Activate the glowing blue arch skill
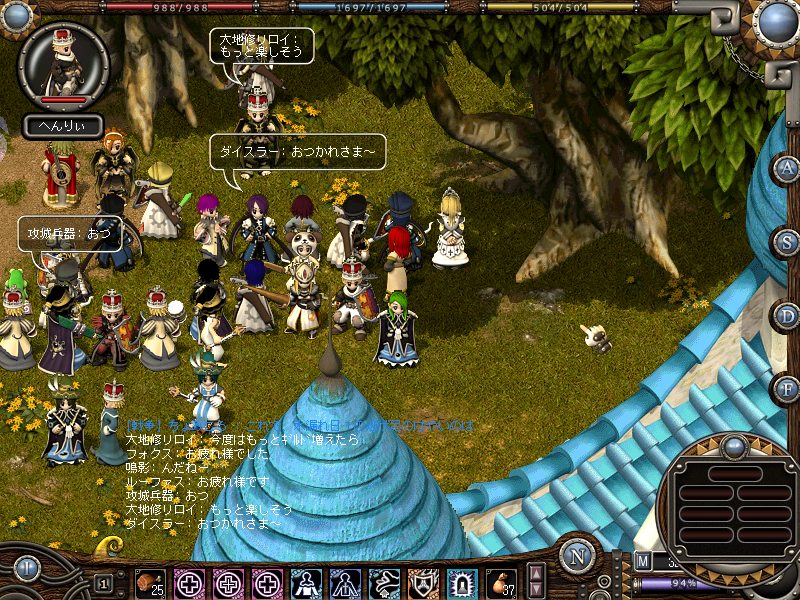 click(463, 582)
